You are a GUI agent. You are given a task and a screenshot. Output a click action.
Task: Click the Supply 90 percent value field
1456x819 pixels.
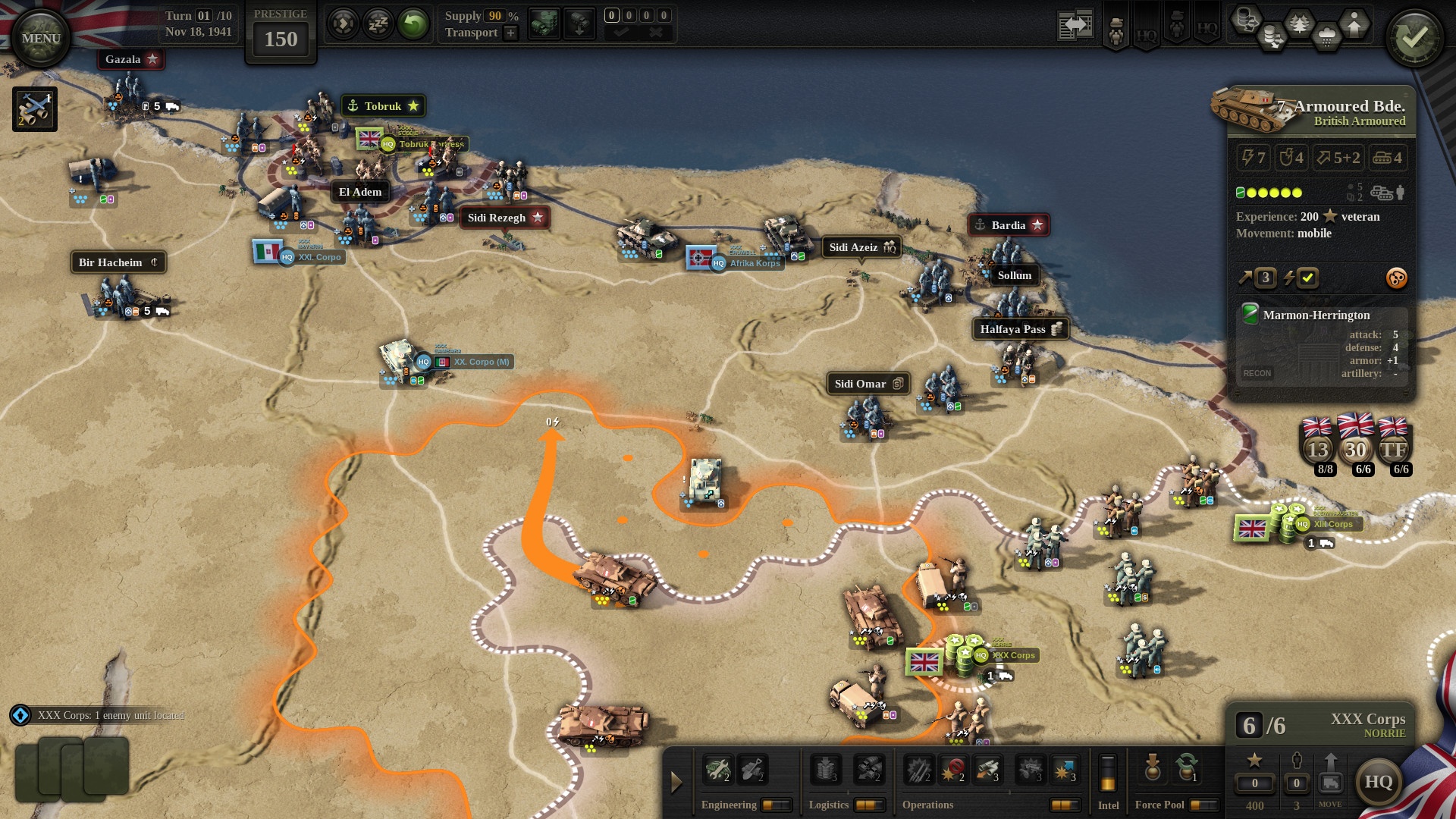(494, 16)
